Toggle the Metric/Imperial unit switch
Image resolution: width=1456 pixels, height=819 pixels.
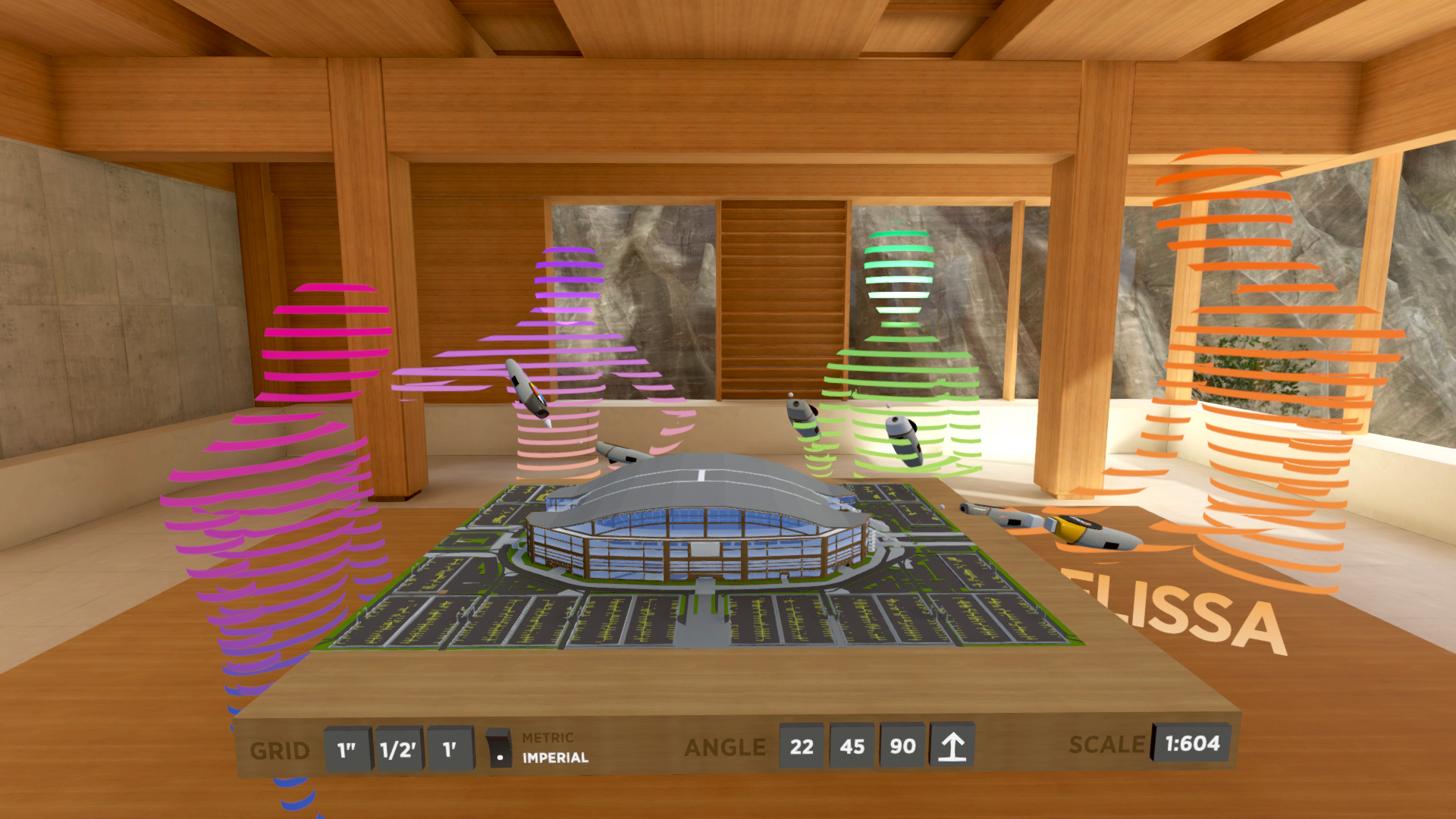click(499, 748)
